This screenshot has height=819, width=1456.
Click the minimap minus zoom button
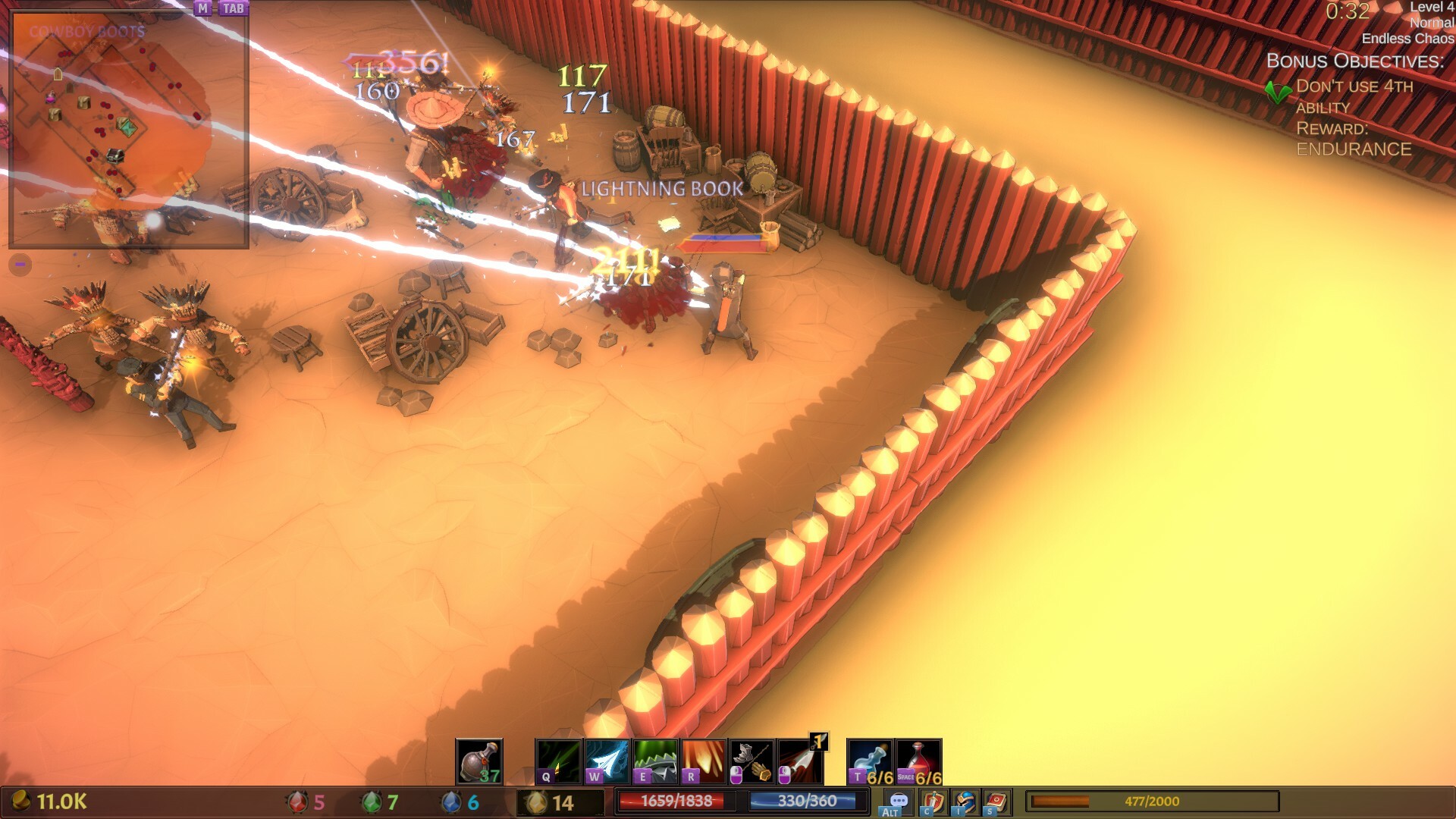click(x=20, y=265)
